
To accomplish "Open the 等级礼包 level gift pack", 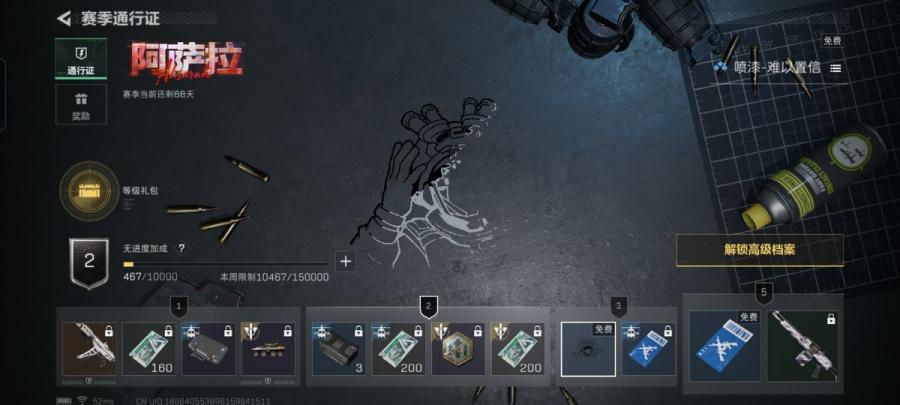I will click(89, 190).
